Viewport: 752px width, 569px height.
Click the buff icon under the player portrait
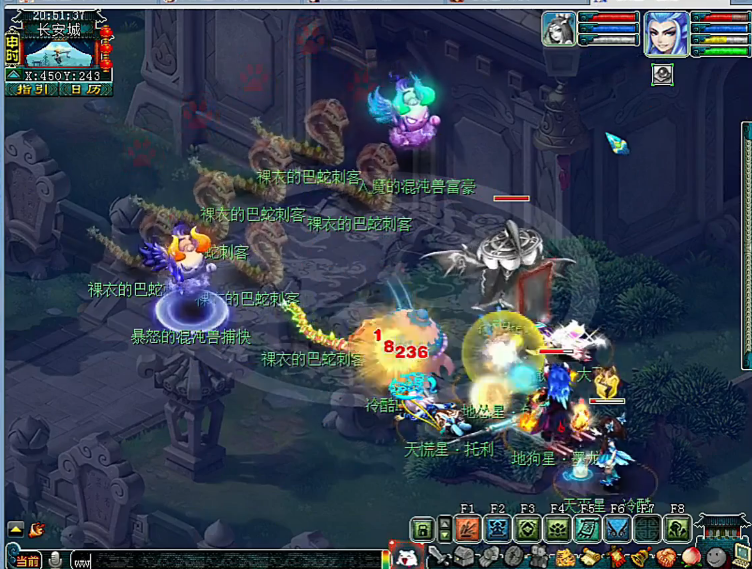click(662, 74)
